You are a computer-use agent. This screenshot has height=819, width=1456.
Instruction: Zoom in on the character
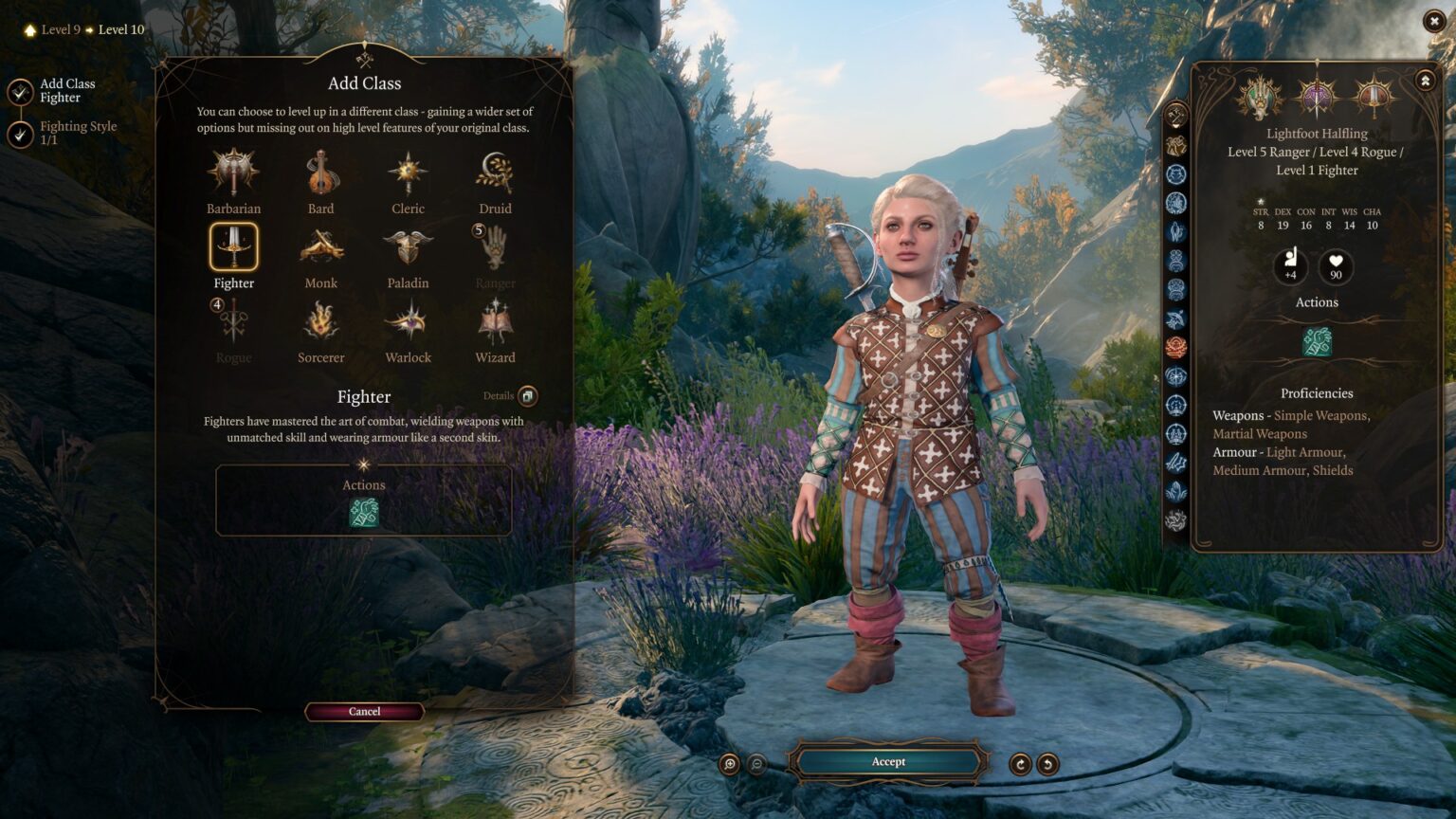pyautogui.click(x=729, y=764)
